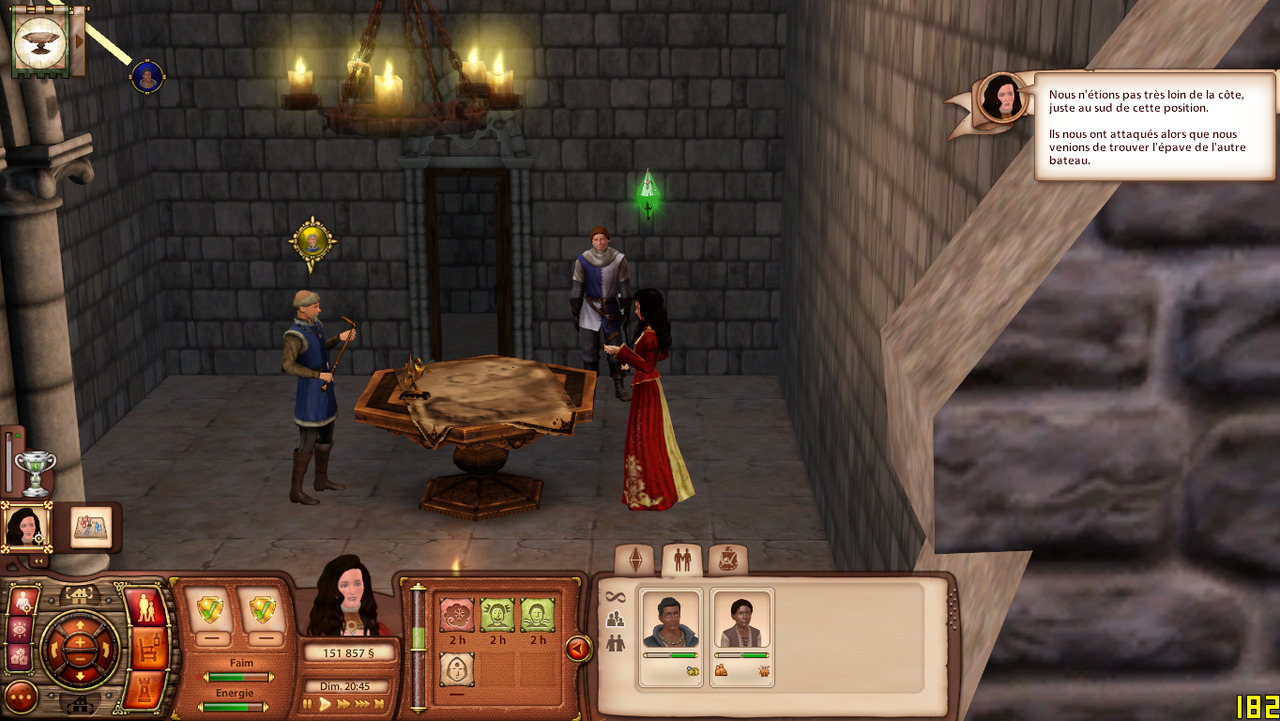Viewport: 1280px width, 721px height.
Task: Open the relationships tab with two figures
Action: pos(682,560)
